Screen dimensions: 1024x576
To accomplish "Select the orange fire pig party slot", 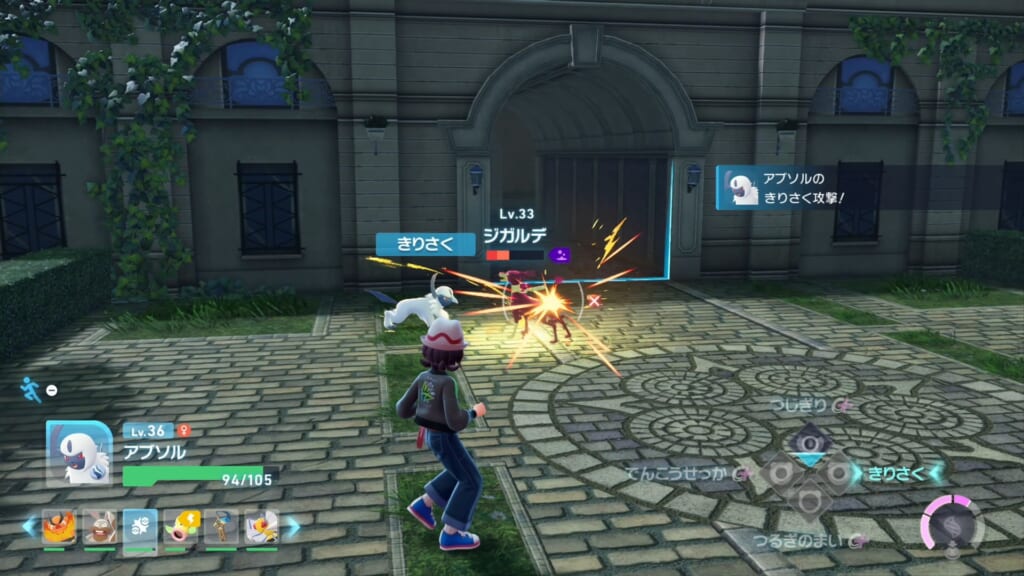I will click(x=59, y=526).
